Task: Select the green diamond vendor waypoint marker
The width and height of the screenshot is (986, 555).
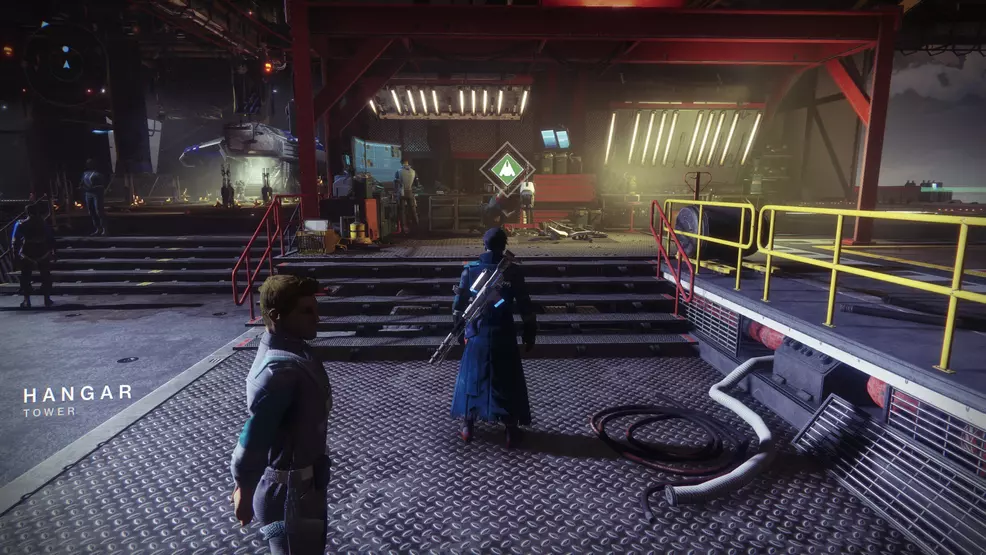Action: 506,168
